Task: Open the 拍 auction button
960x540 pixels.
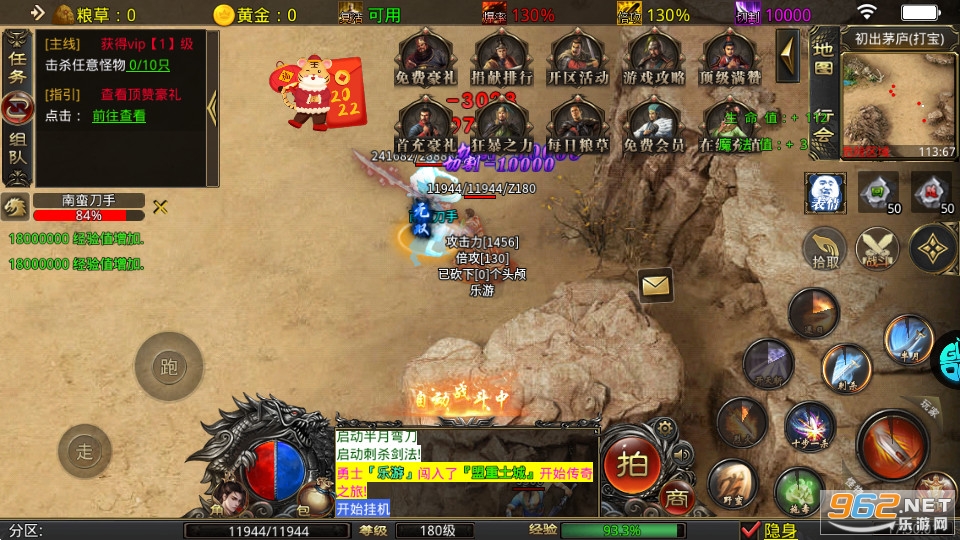Action: pos(631,462)
